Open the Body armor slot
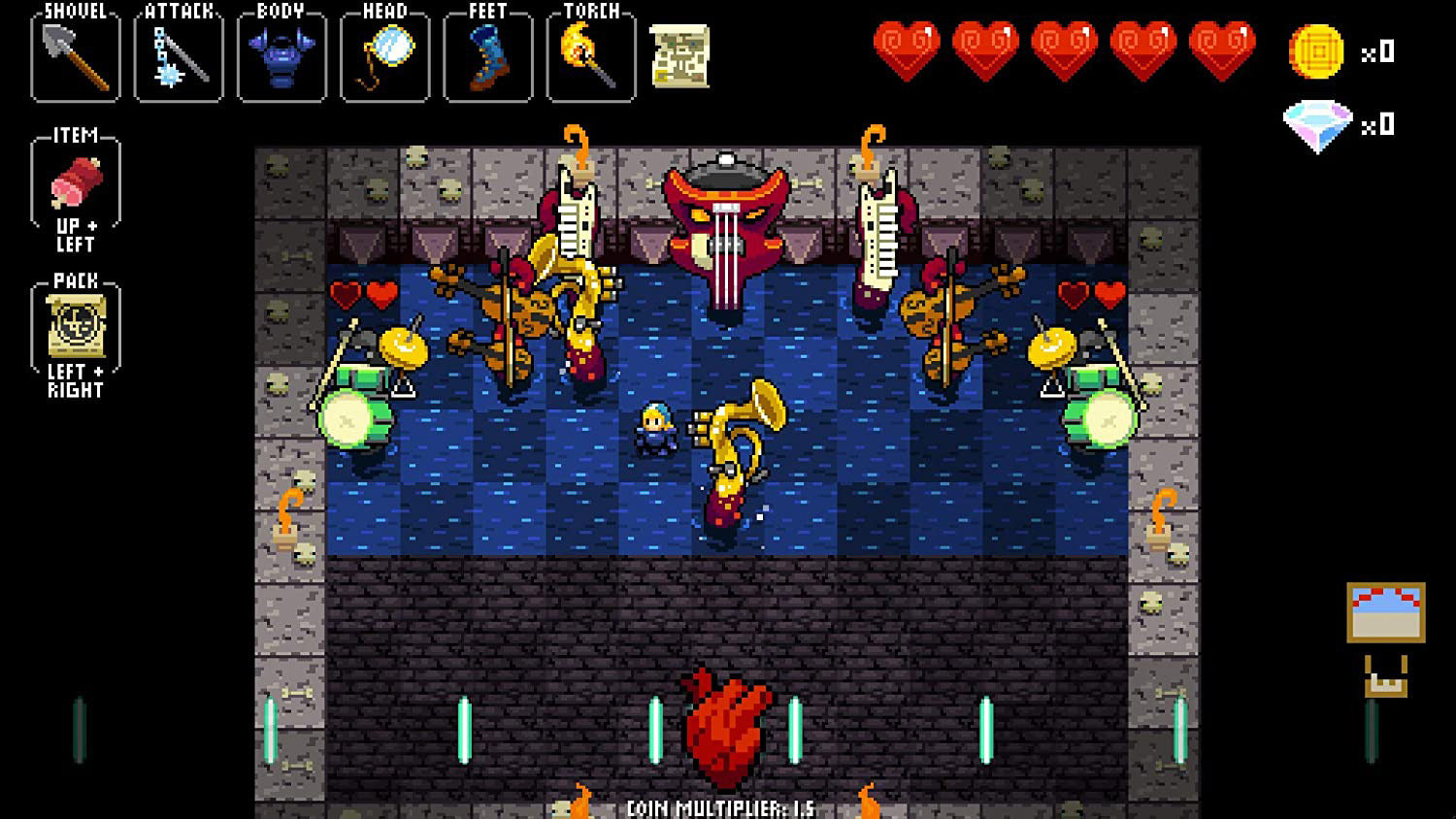The height and width of the screenshot is (819, 1456). [281, 56]
